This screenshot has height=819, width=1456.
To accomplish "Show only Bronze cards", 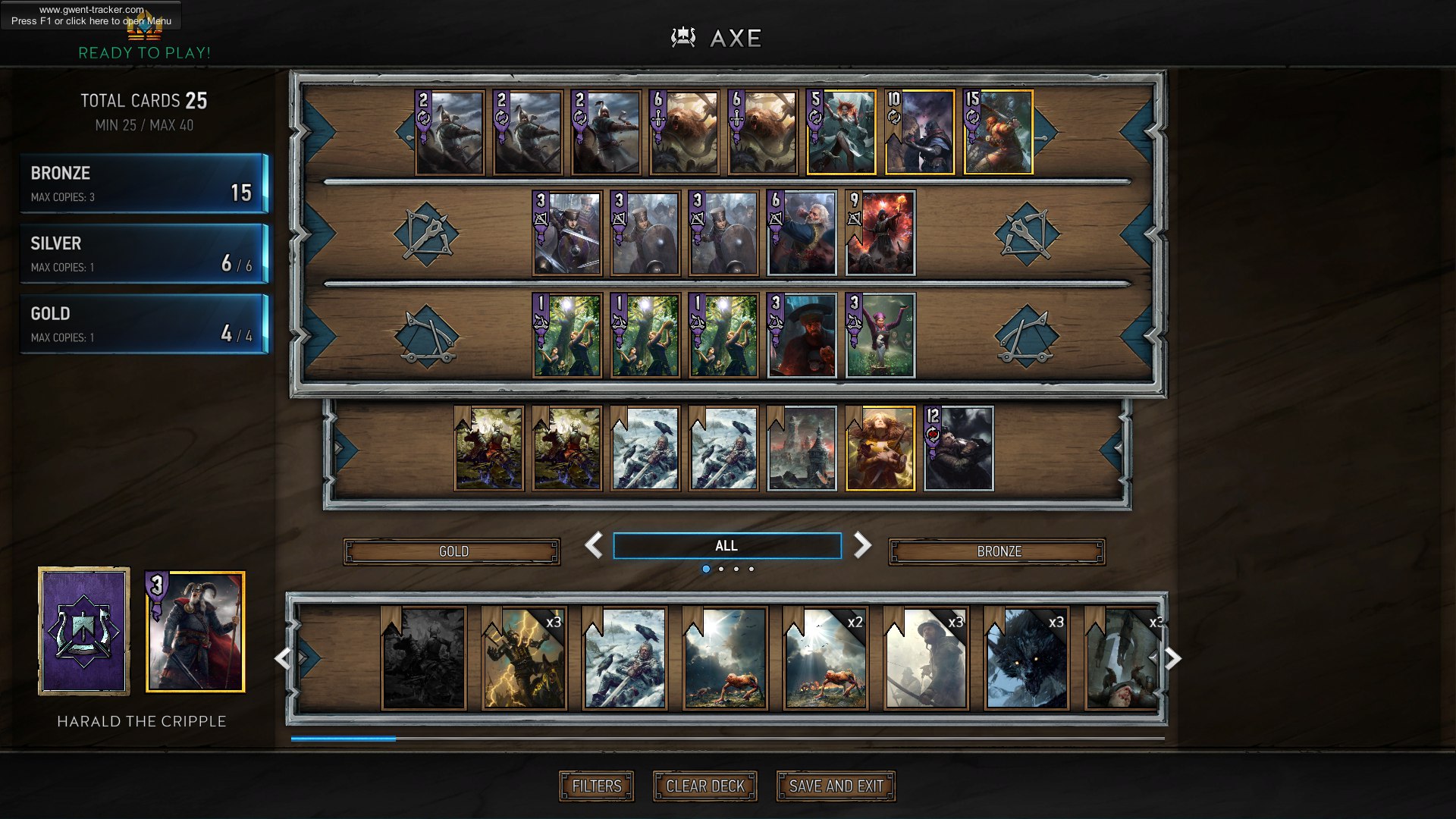I will pyautogui.click(x=997, y=551).
